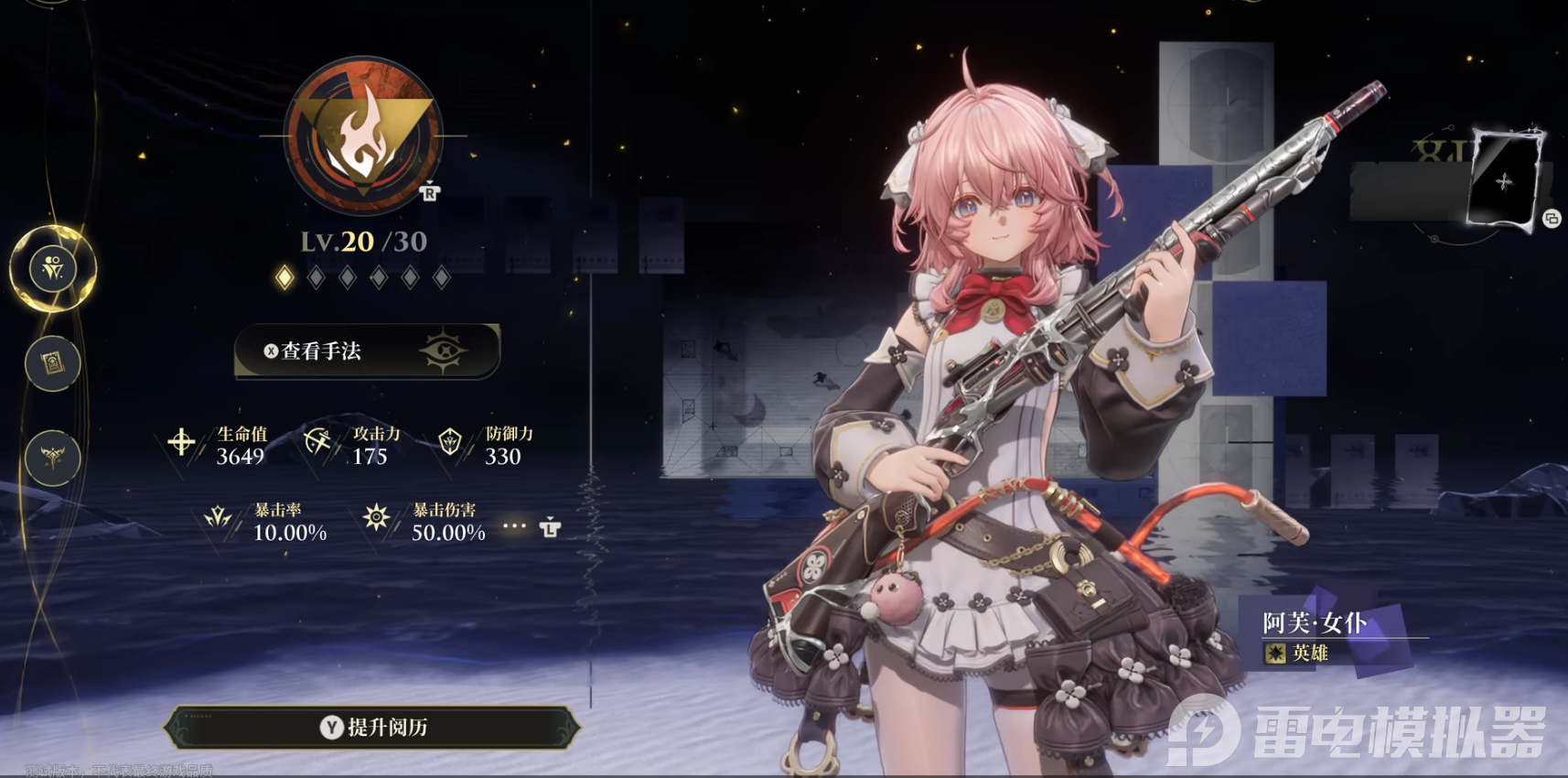
Task: Expand the detailed stats ellipsis
Action: pyautogui.click(x=515, y=526)
